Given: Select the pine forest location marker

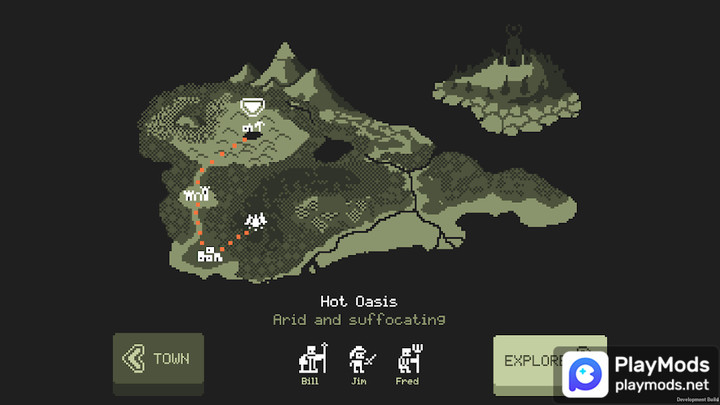Looking at the screenshot, I should click(x=256, y=221).
